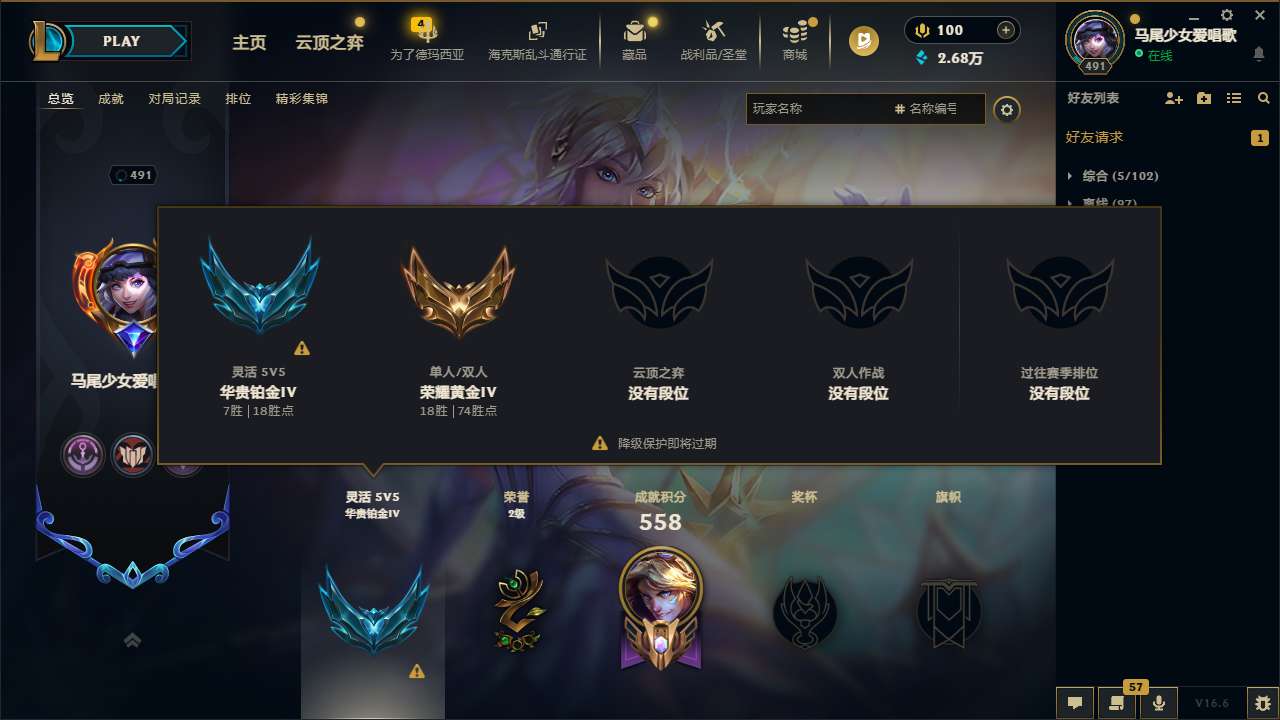Open the 战利品/圣堂 loot page
1280x720 pixels.
[714, 40]
